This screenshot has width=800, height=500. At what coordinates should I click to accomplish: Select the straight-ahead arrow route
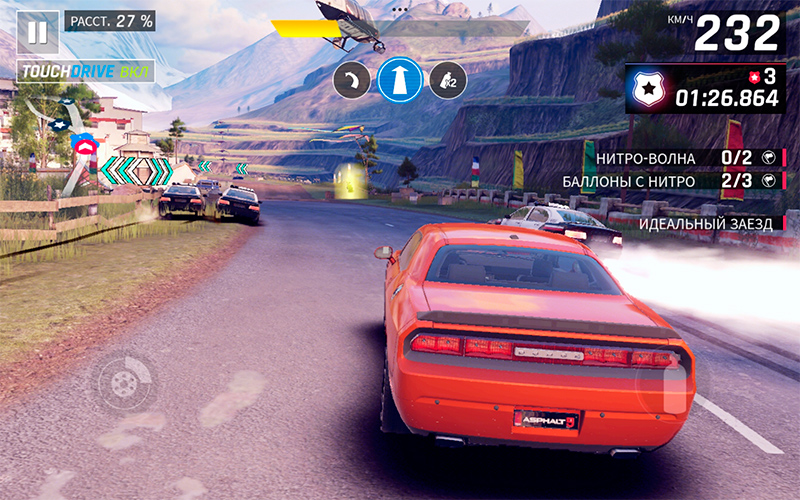399,79
